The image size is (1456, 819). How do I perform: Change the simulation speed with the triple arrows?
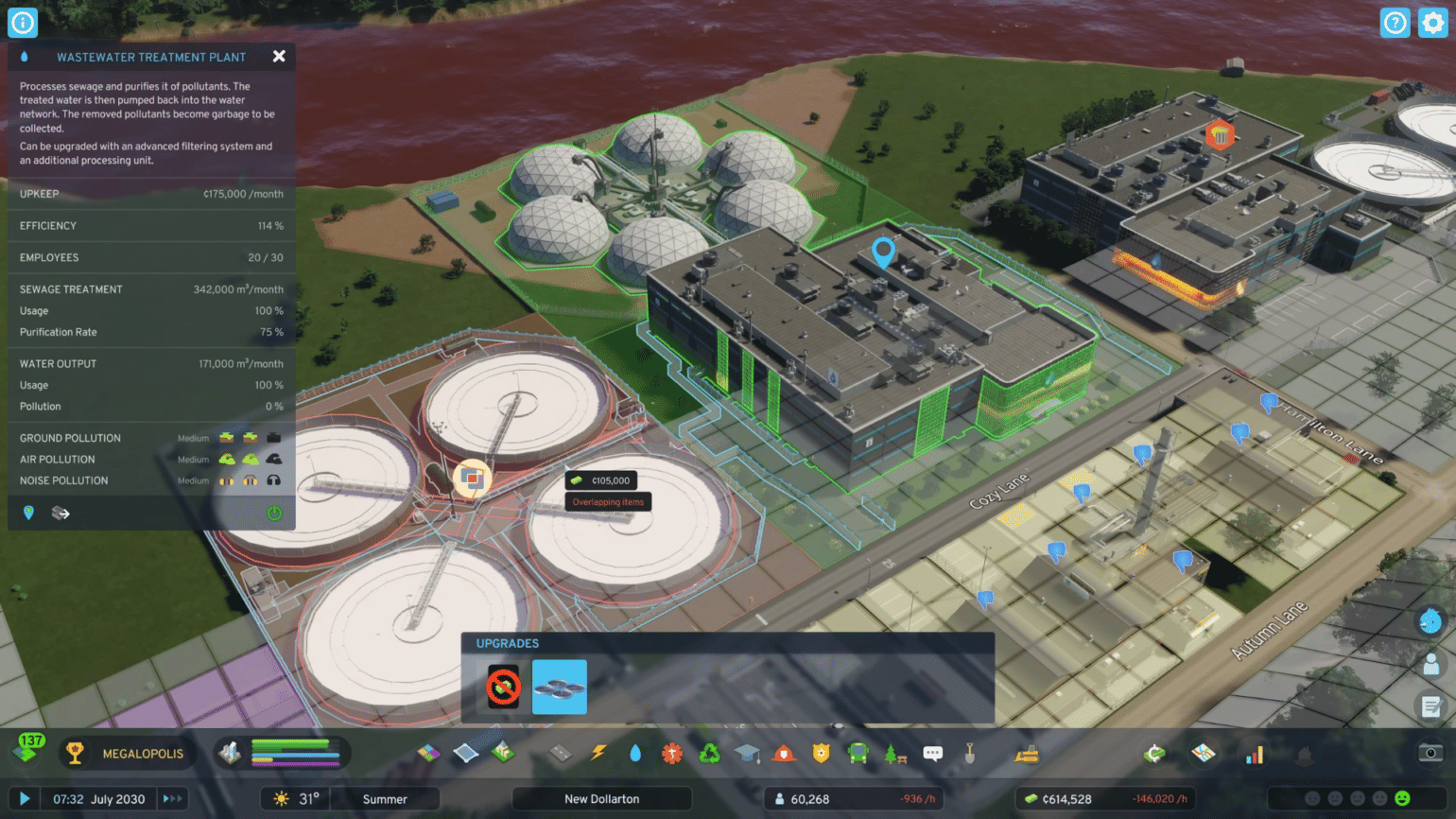point(173,799)
